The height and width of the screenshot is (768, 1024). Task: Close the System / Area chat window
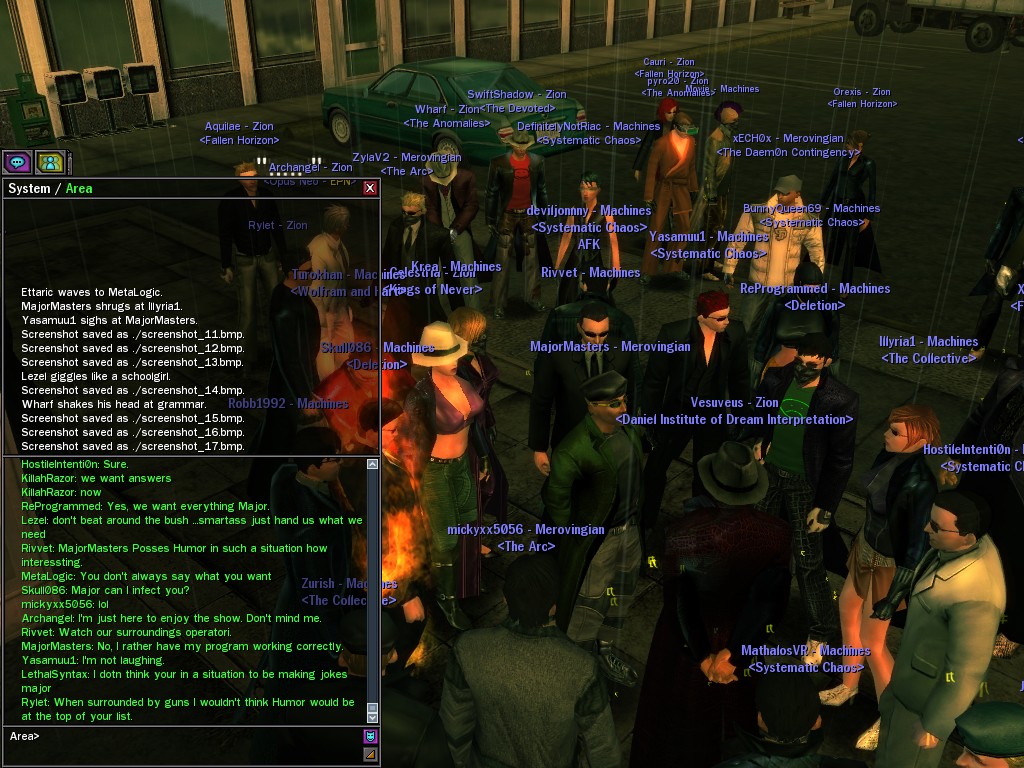point(370,188)
